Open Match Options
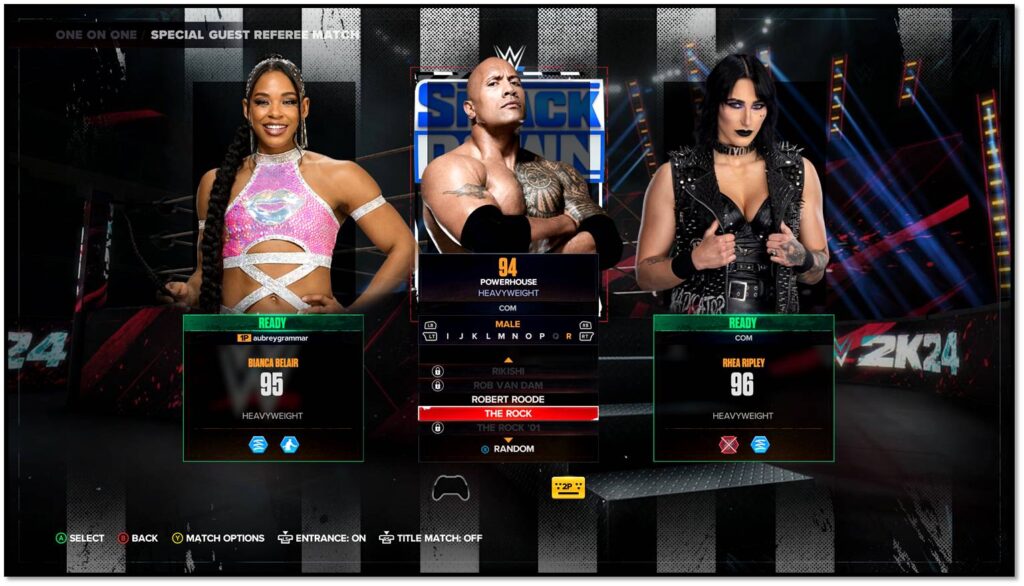Screen dimensions: 1024x586 pos(218,538)
